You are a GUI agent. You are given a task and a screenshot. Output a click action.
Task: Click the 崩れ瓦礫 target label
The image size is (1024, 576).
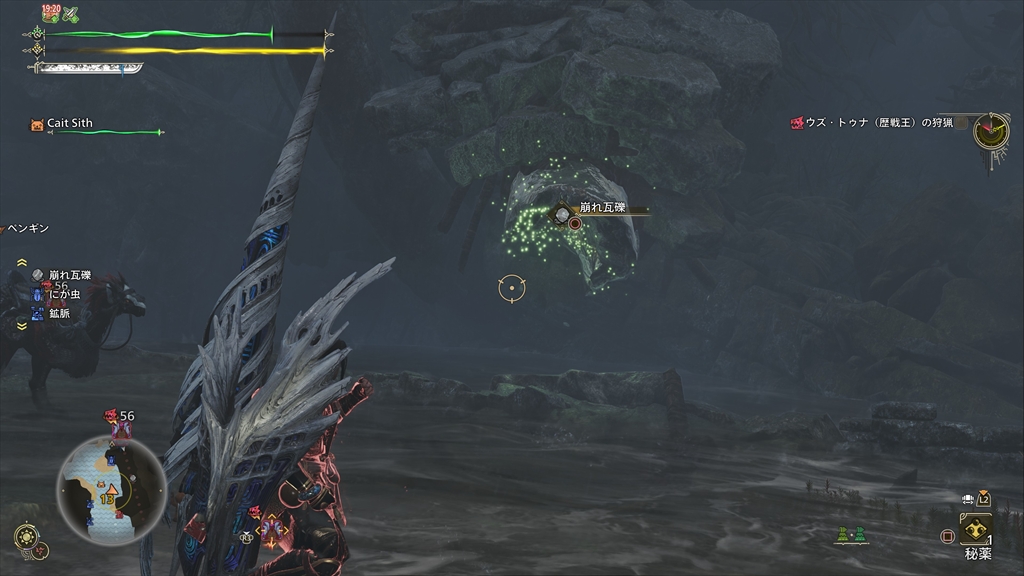click(x=602, y=207)
